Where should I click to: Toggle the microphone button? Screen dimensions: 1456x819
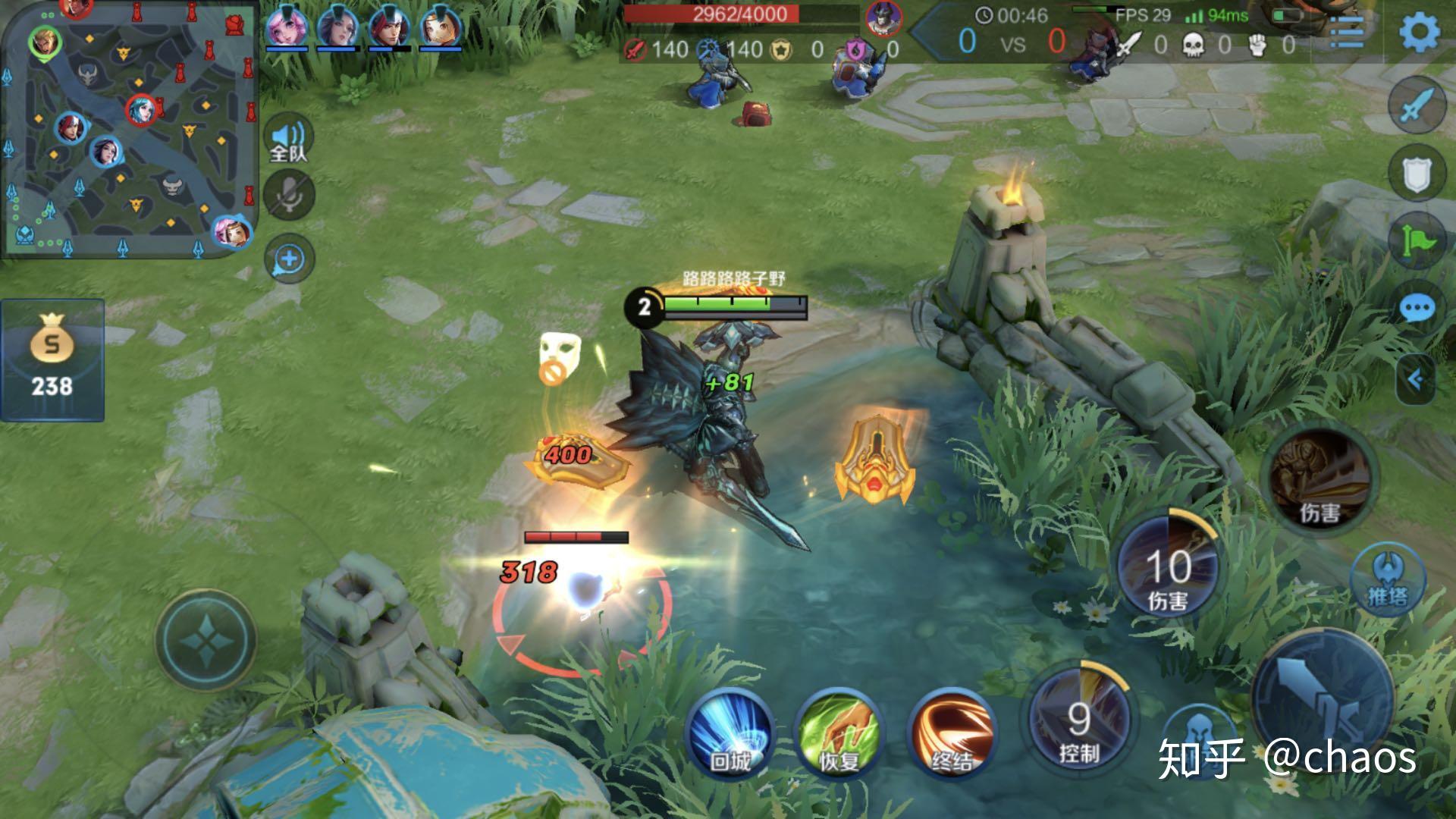coord(288,195)
